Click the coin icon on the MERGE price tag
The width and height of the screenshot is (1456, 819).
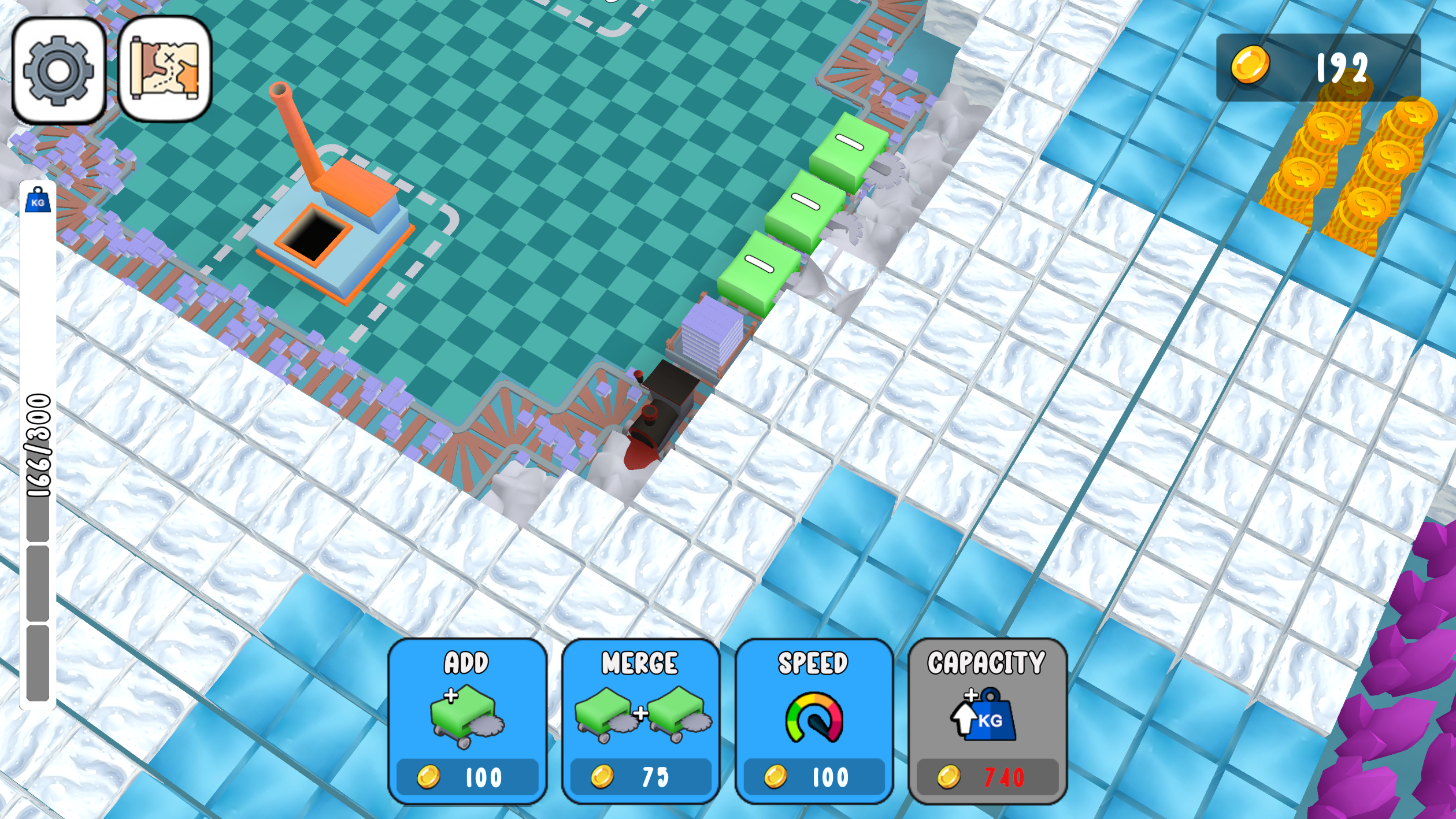[602, 777]
